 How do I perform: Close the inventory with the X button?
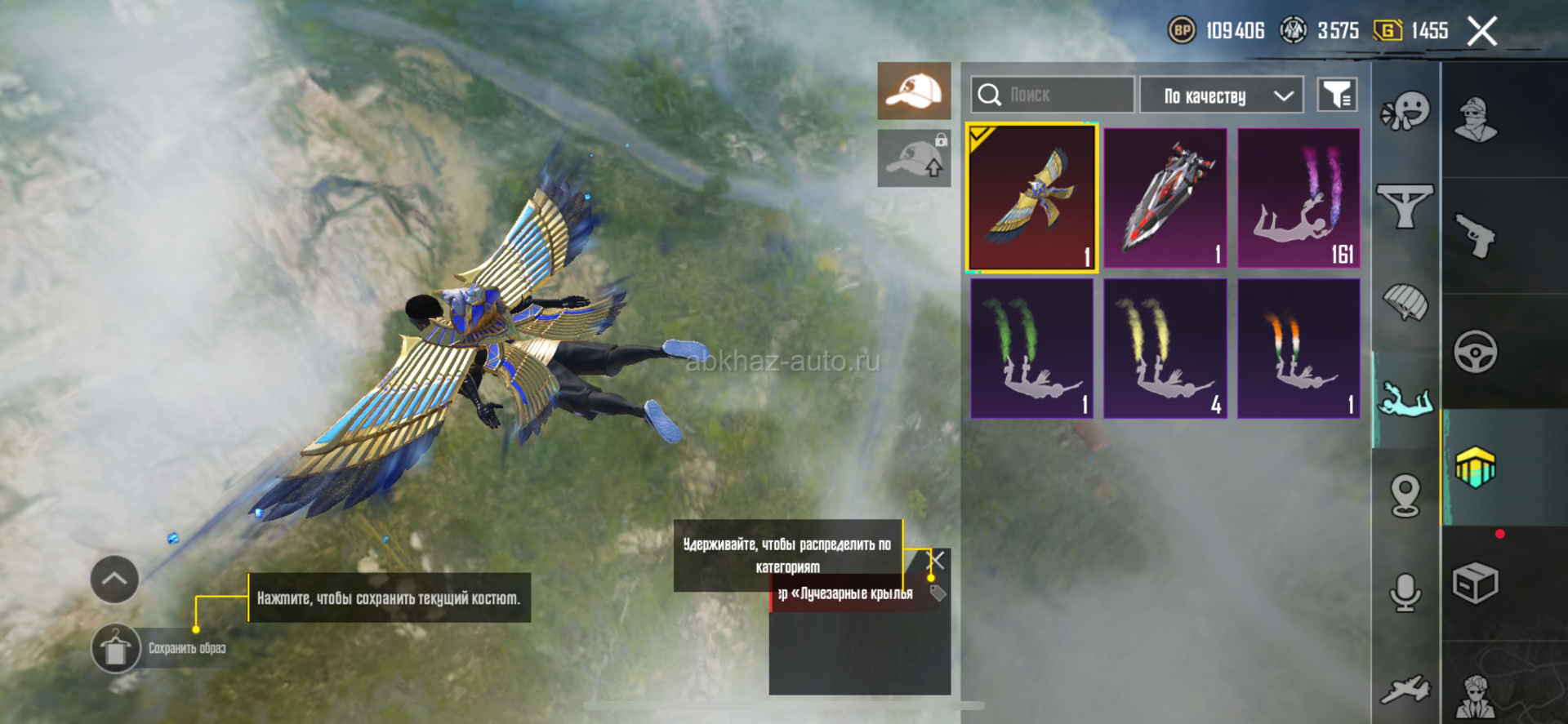(1481, 32)
